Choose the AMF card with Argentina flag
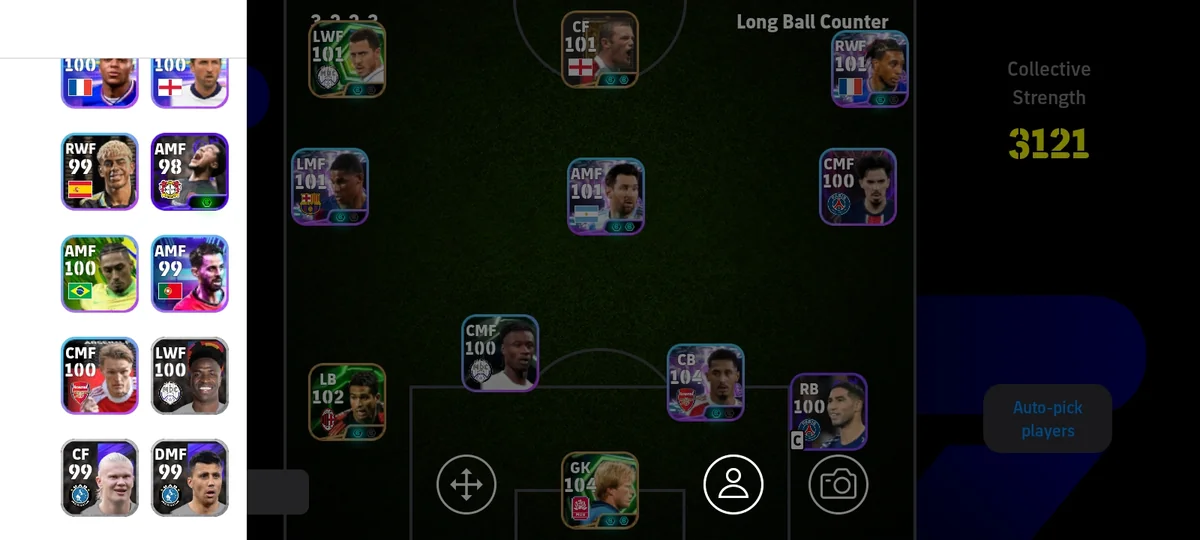The image size is (1200, 540). pos(606,196)
